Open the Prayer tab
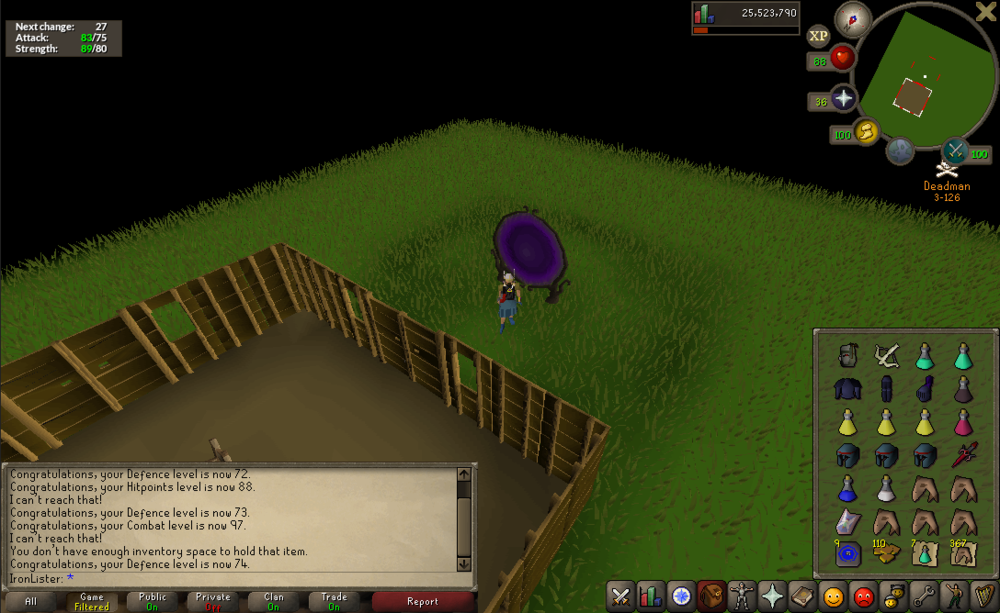Viewport: 1000px width, 613px height. (771, 596)
